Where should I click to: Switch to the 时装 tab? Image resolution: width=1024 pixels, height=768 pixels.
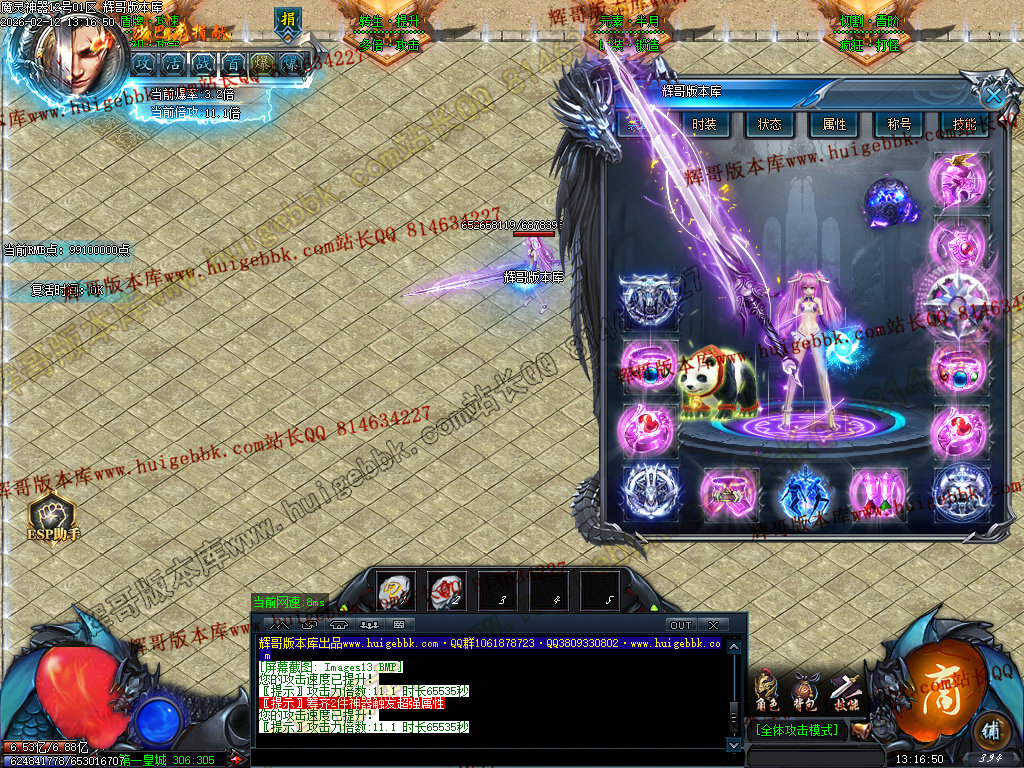click(705, 124)
